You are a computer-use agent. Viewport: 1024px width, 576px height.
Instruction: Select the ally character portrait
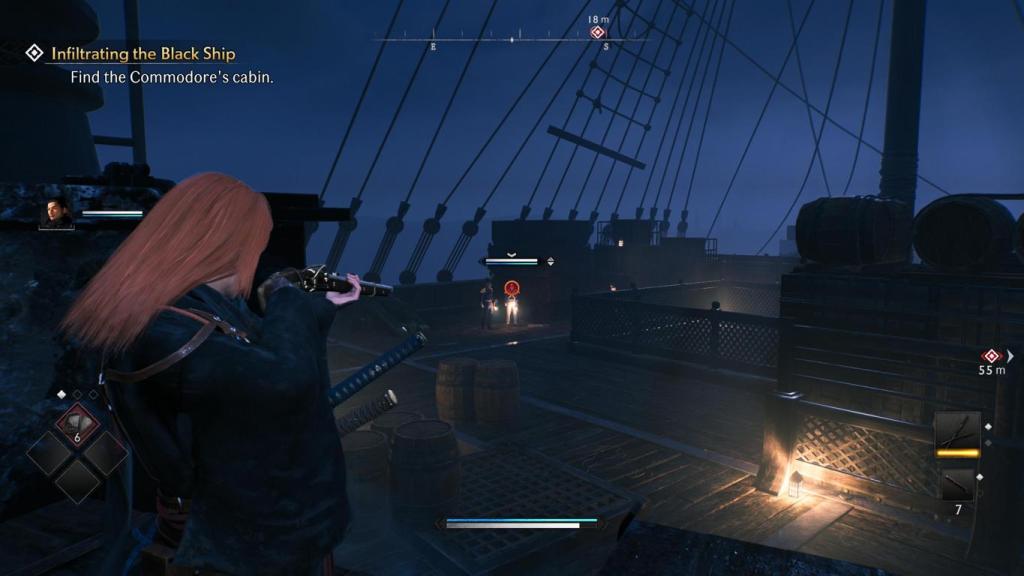pyautogui.click(x=56, y=213)
